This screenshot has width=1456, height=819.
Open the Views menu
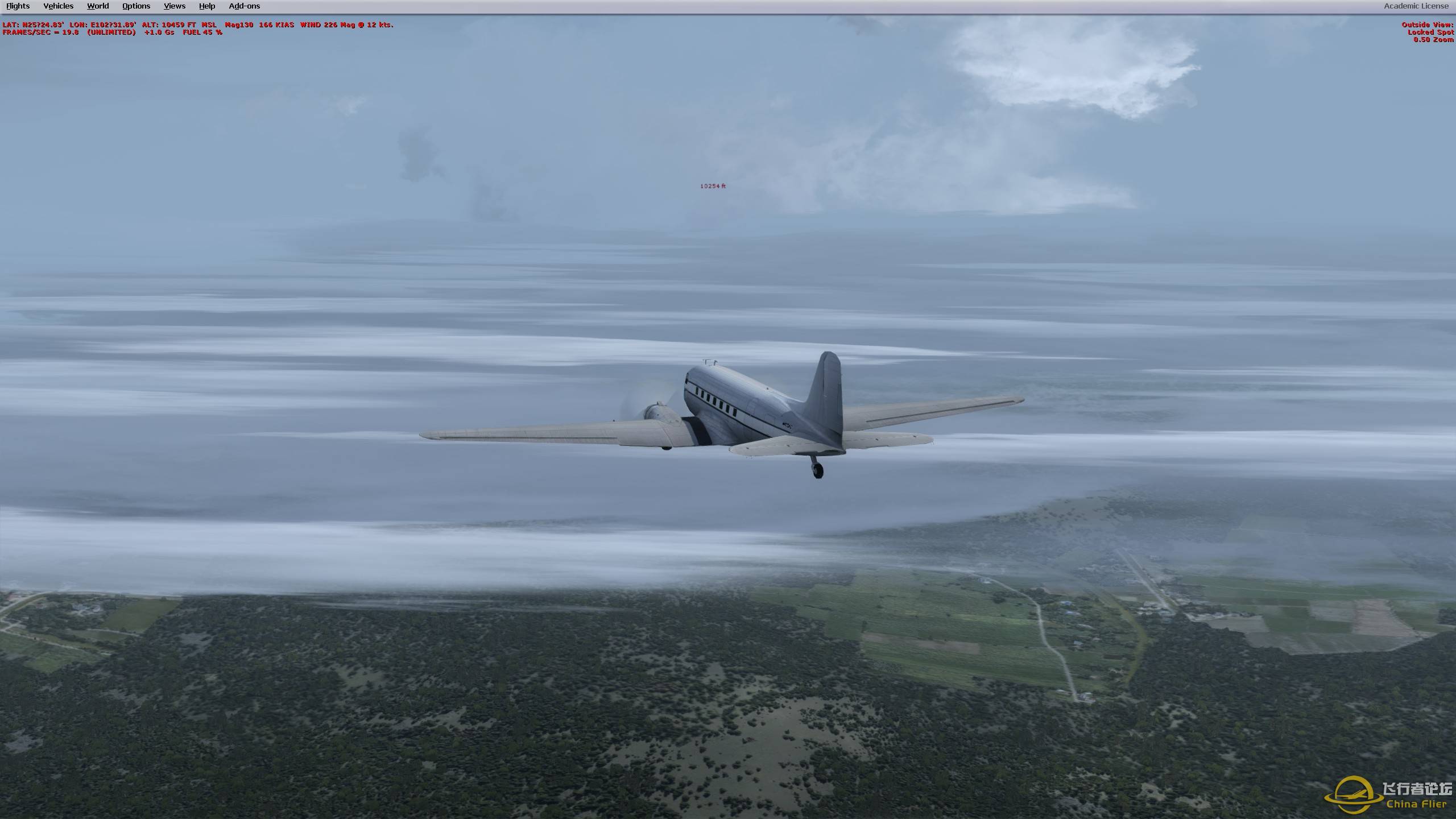click(173, 6)
